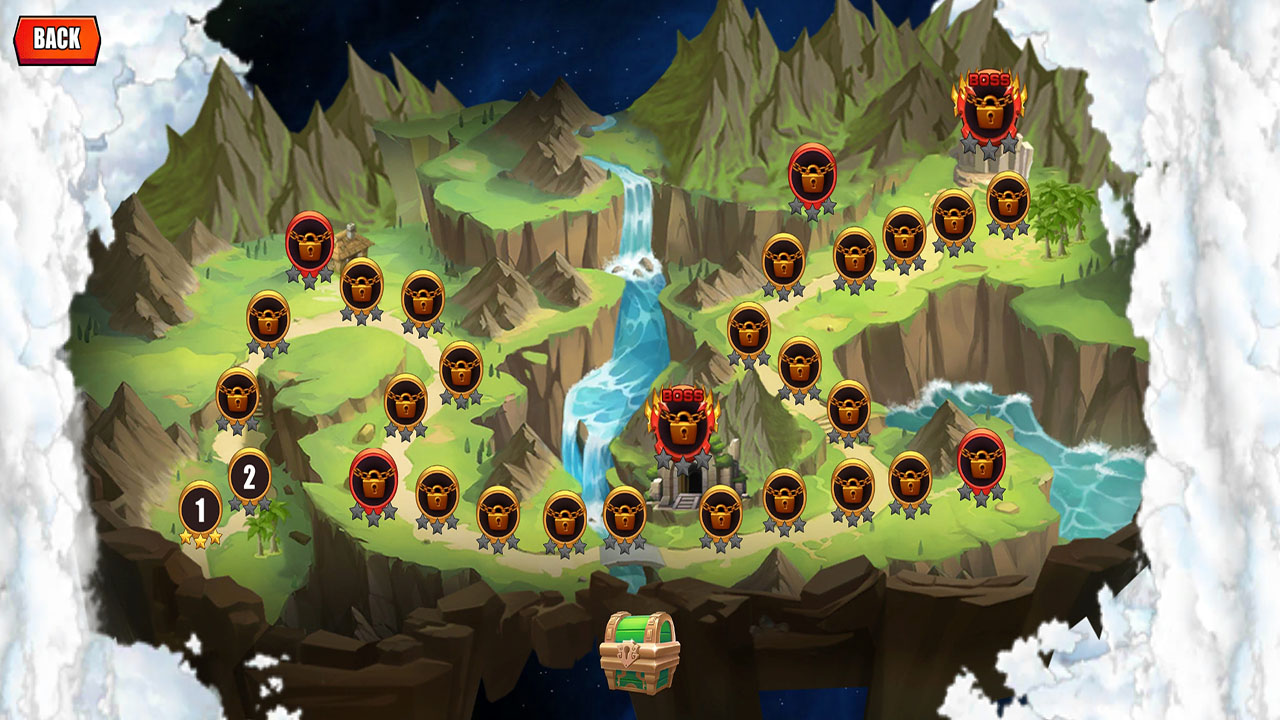Click the first locked level after level 2
1280x720 pixels.
pos(236,400)
